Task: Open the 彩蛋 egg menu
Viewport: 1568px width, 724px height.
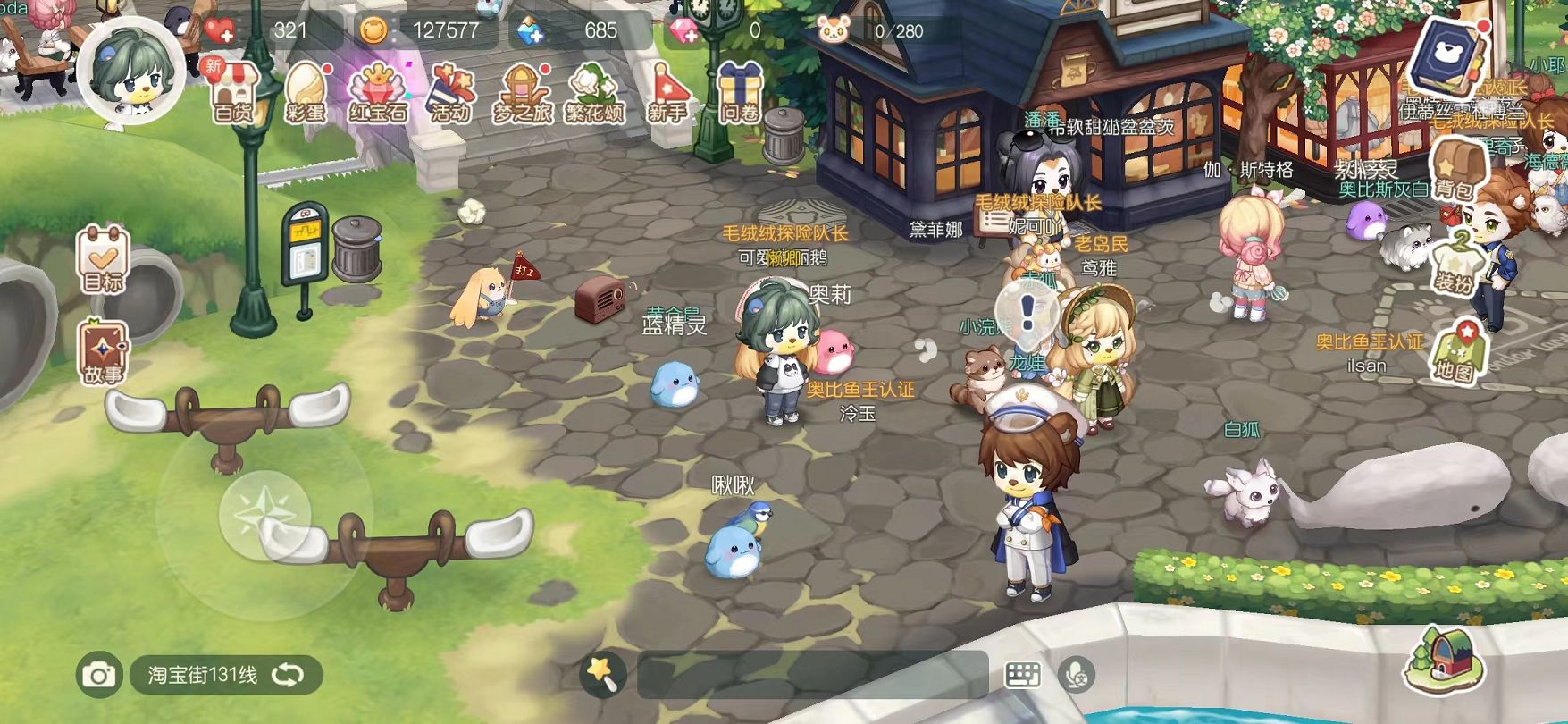Action: click(x=306, y=90)
